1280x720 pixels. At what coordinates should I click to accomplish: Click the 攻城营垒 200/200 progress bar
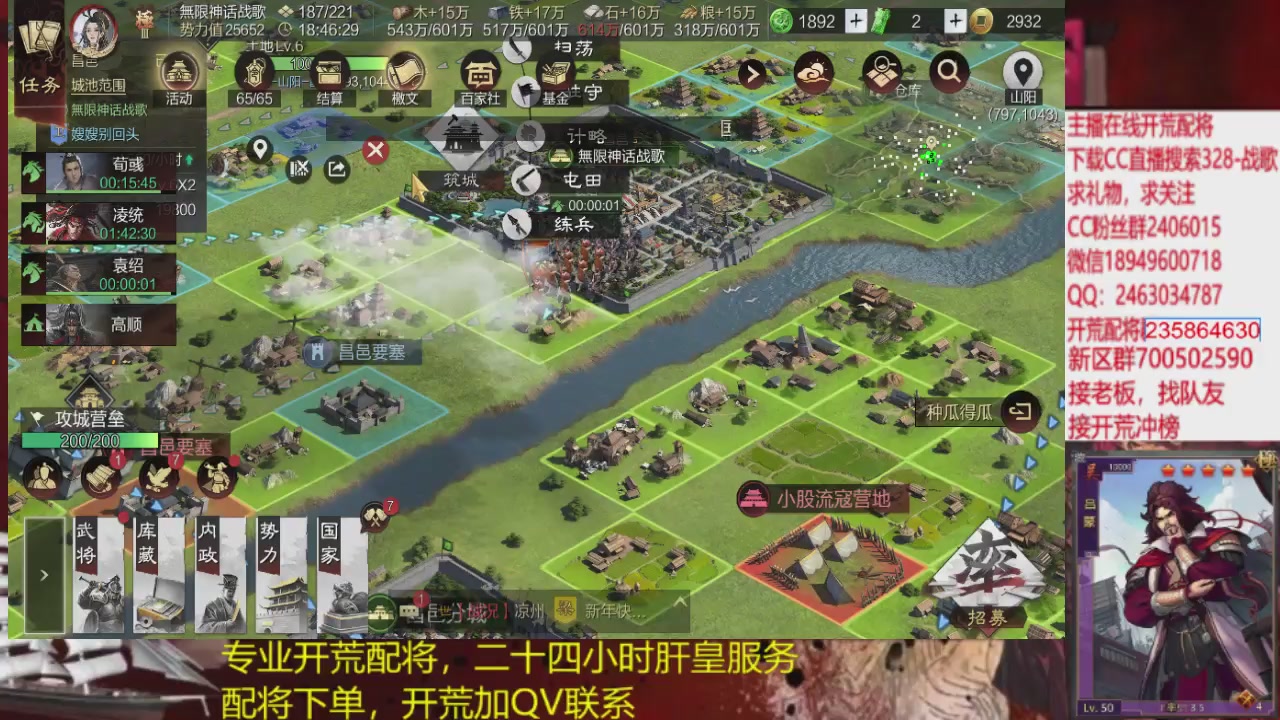[x=90, y=440]
